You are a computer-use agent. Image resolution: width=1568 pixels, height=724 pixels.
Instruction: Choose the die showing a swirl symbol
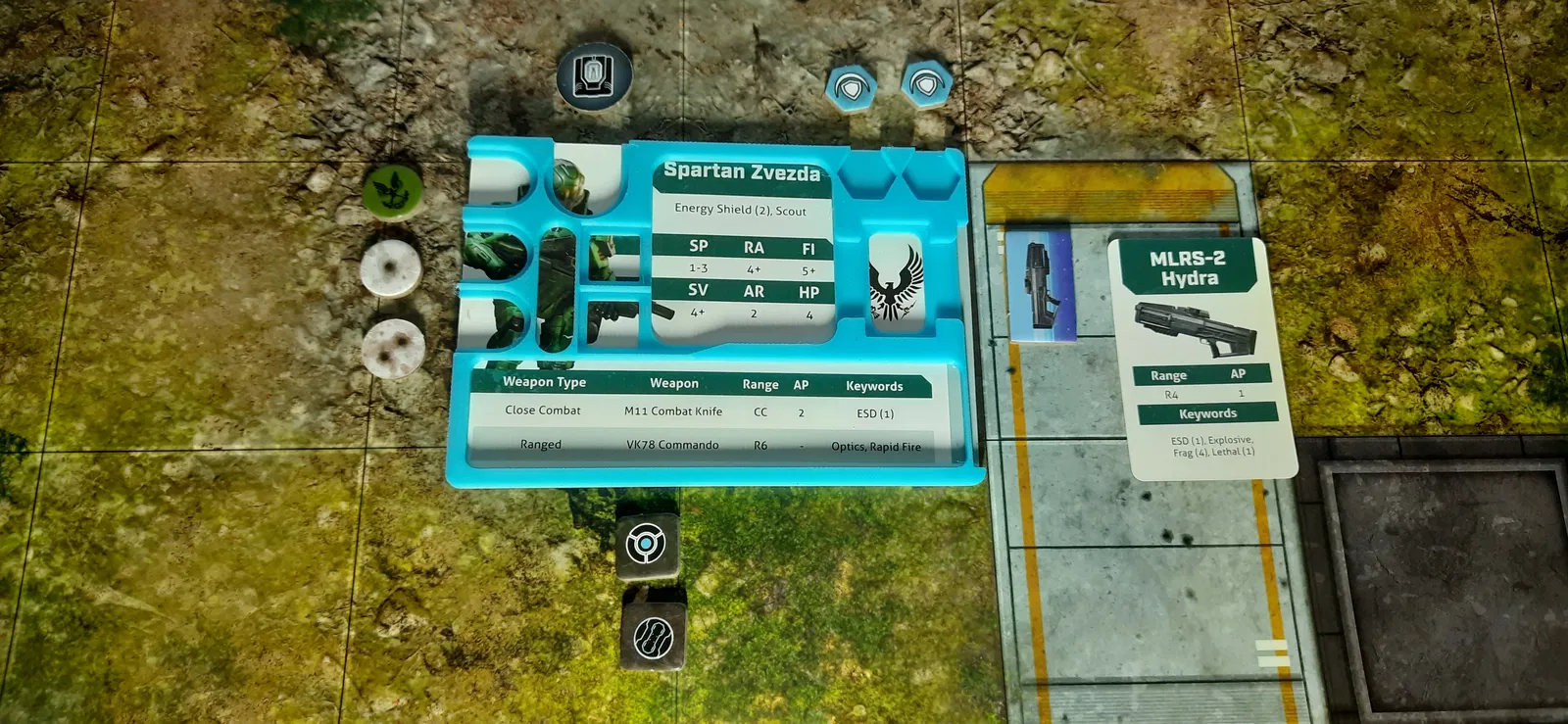tap(652, 636)
